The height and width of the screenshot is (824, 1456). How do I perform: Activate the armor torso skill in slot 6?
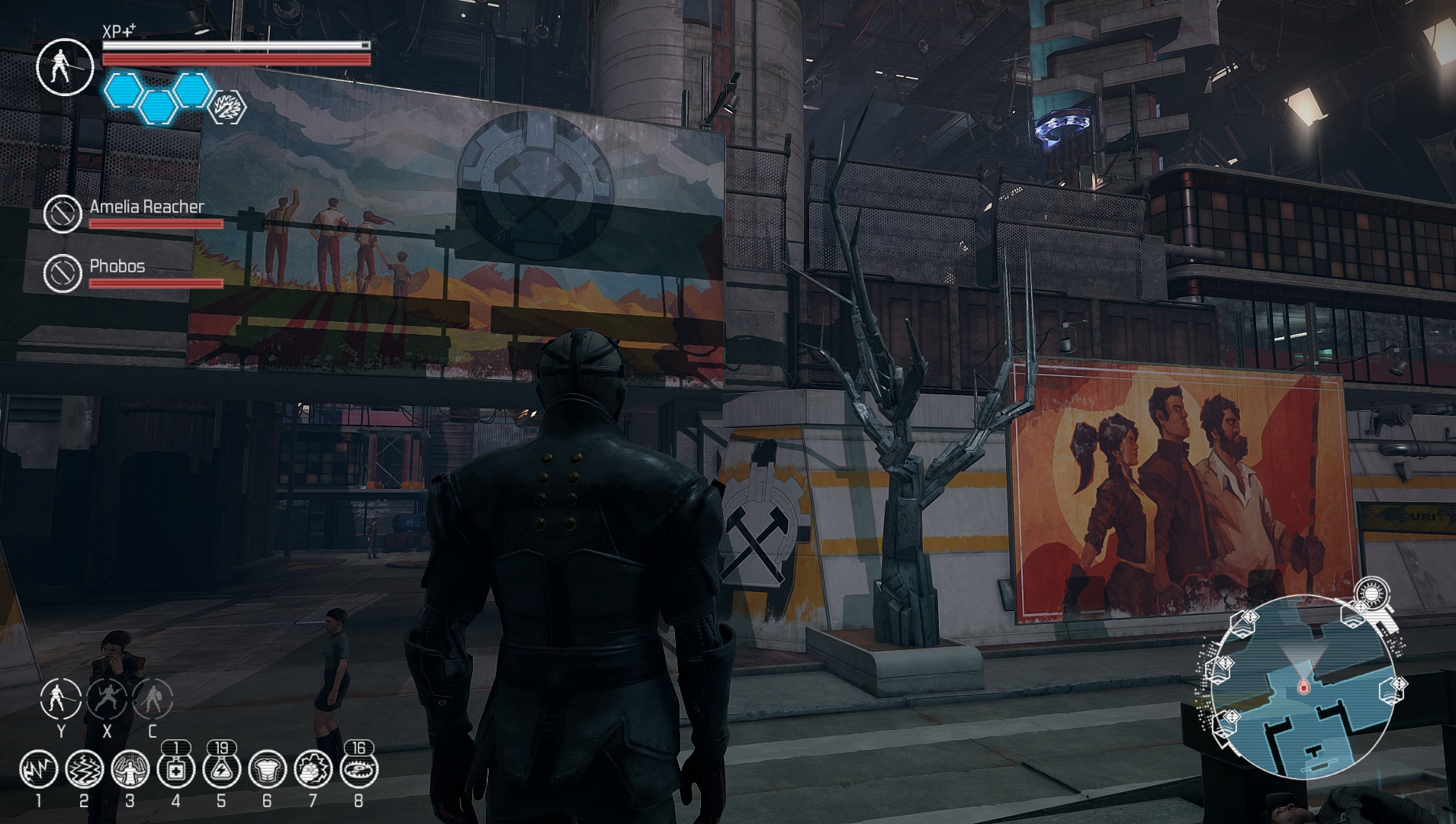pos(267,770)
